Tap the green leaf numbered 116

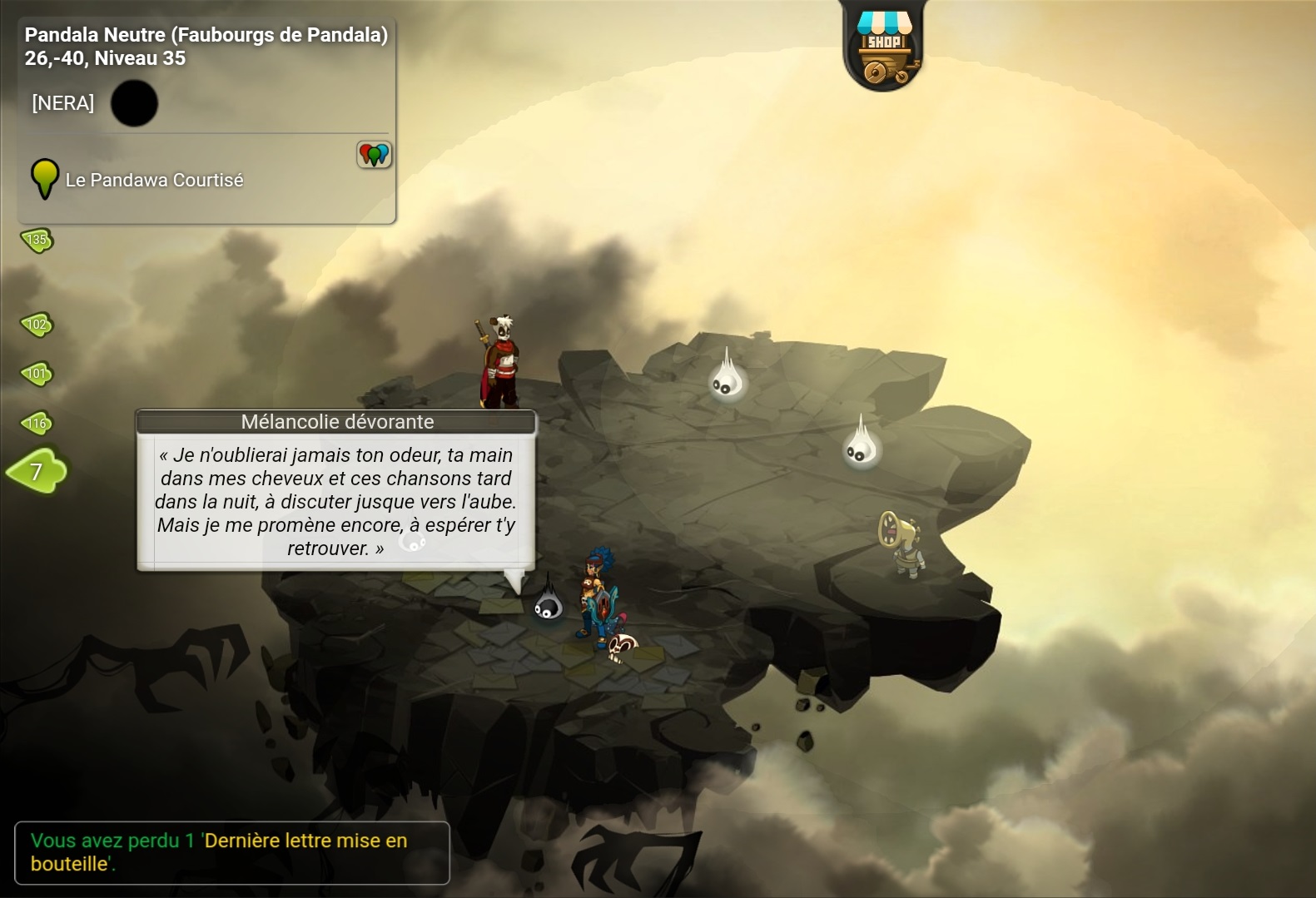click(x=37, y=424)
